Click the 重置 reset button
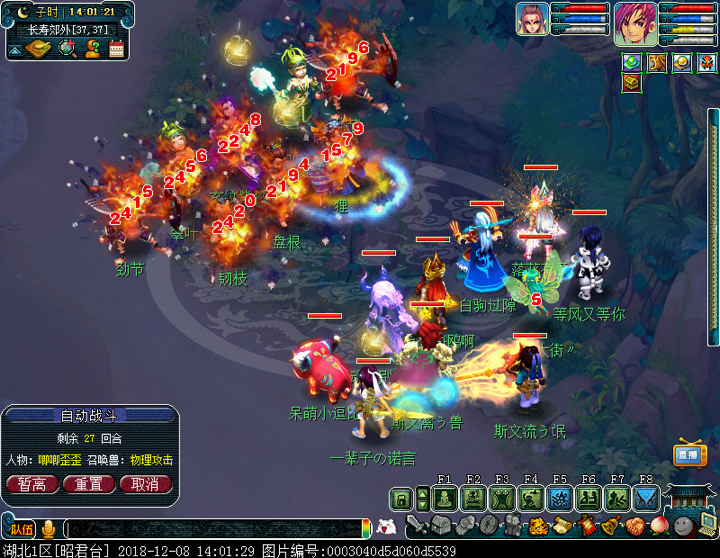The height and width of the screenshot is (558, 720). click(89, 484)
